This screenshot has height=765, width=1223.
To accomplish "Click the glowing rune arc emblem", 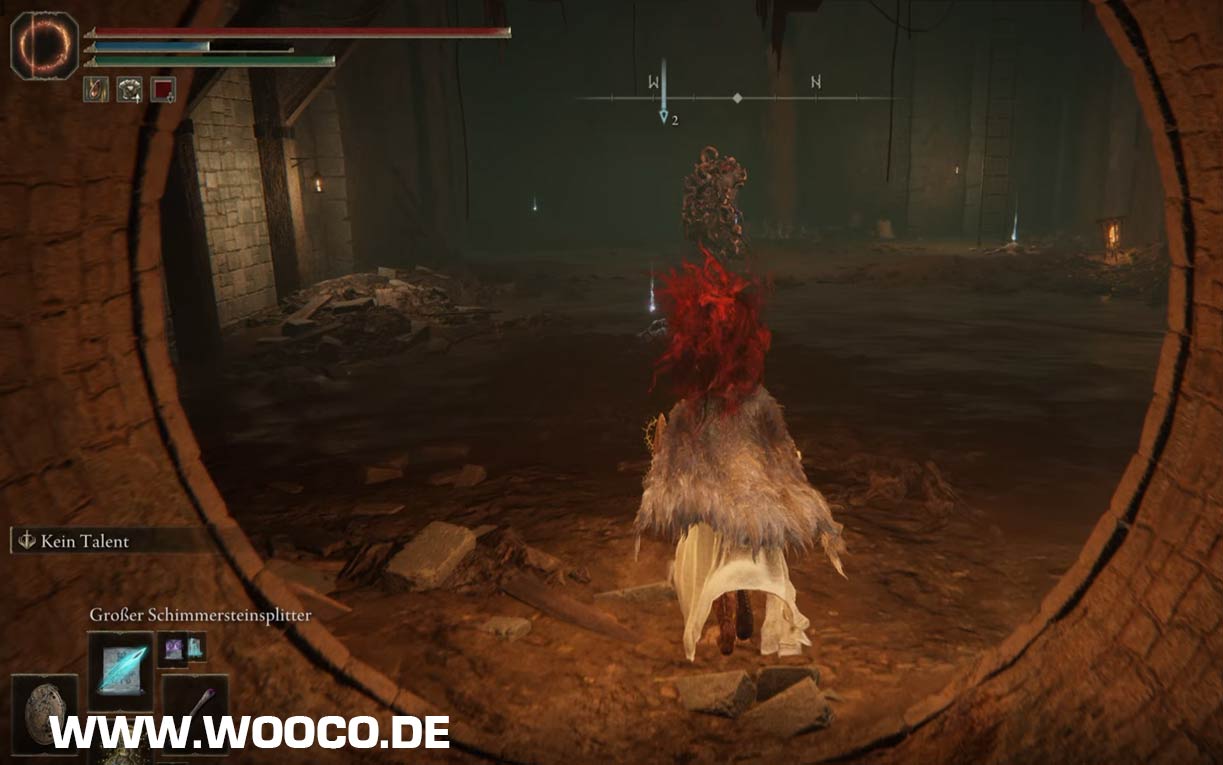I will tap(44, 45).
